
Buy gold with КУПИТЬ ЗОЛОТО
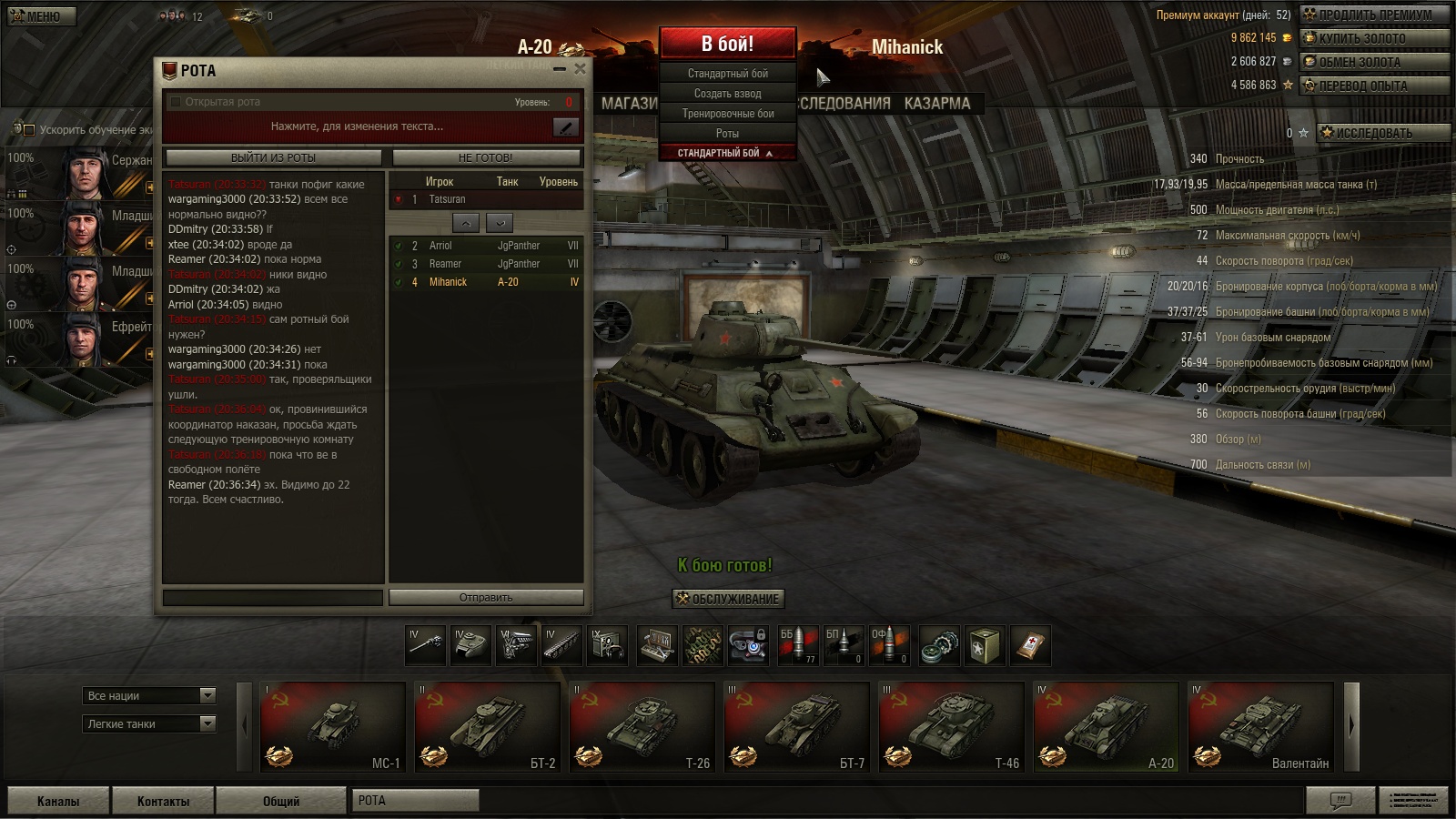click(1374, 38)
